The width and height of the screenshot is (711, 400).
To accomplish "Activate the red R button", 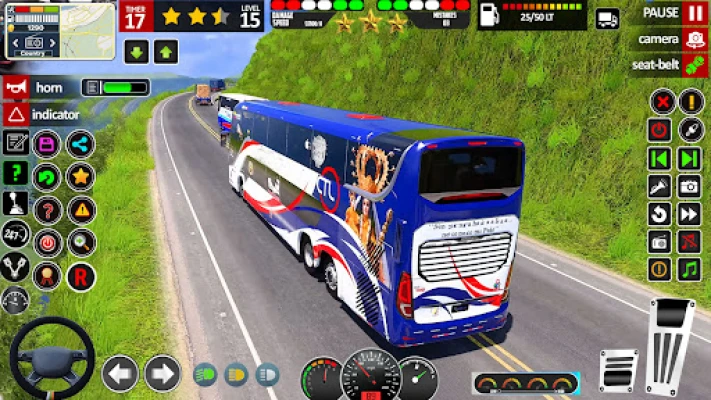I will coord(81,276).
